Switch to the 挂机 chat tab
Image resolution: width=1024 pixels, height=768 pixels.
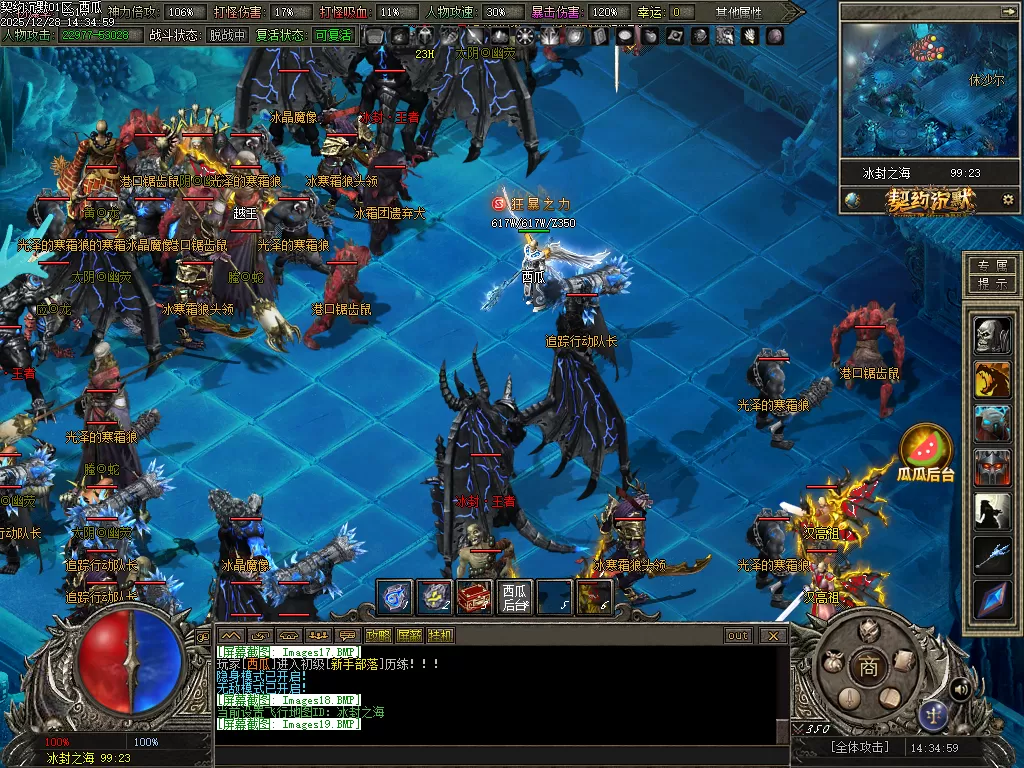[x=440, y=635]
